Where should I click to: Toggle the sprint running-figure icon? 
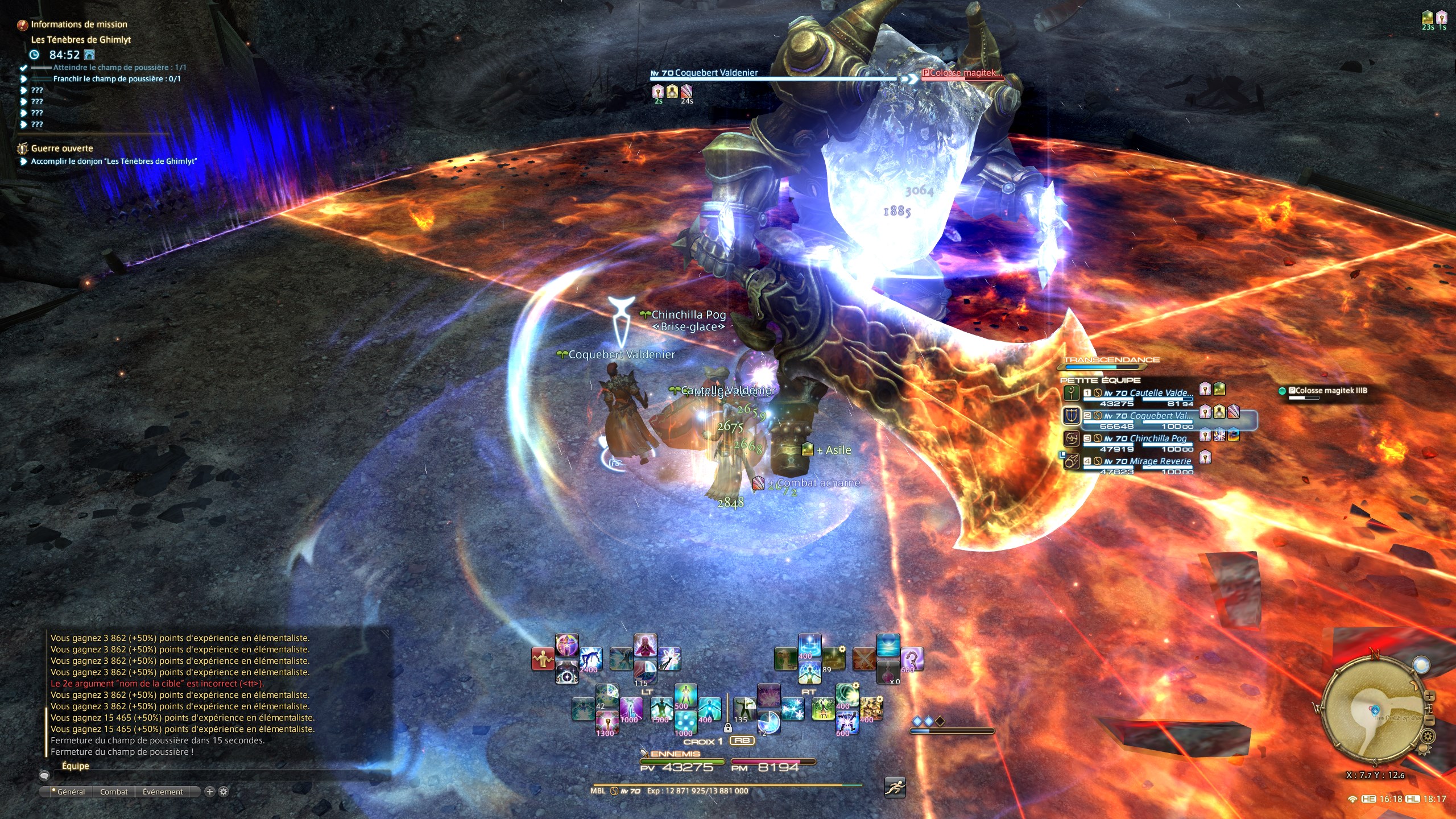[x=895, y=787]
